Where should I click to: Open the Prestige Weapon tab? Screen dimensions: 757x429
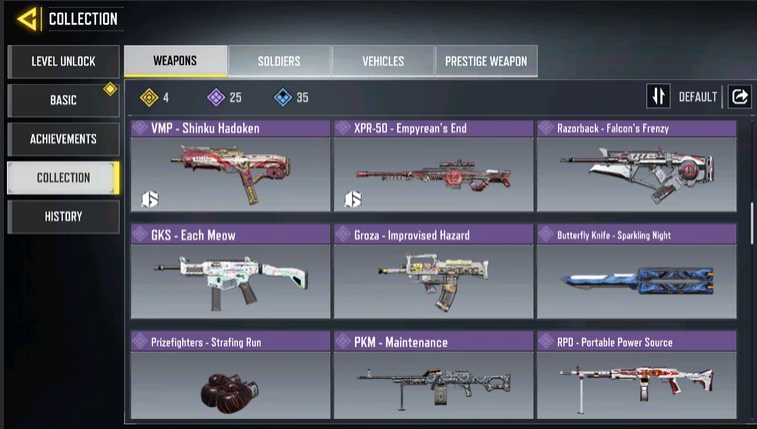[x=486, y=61]
